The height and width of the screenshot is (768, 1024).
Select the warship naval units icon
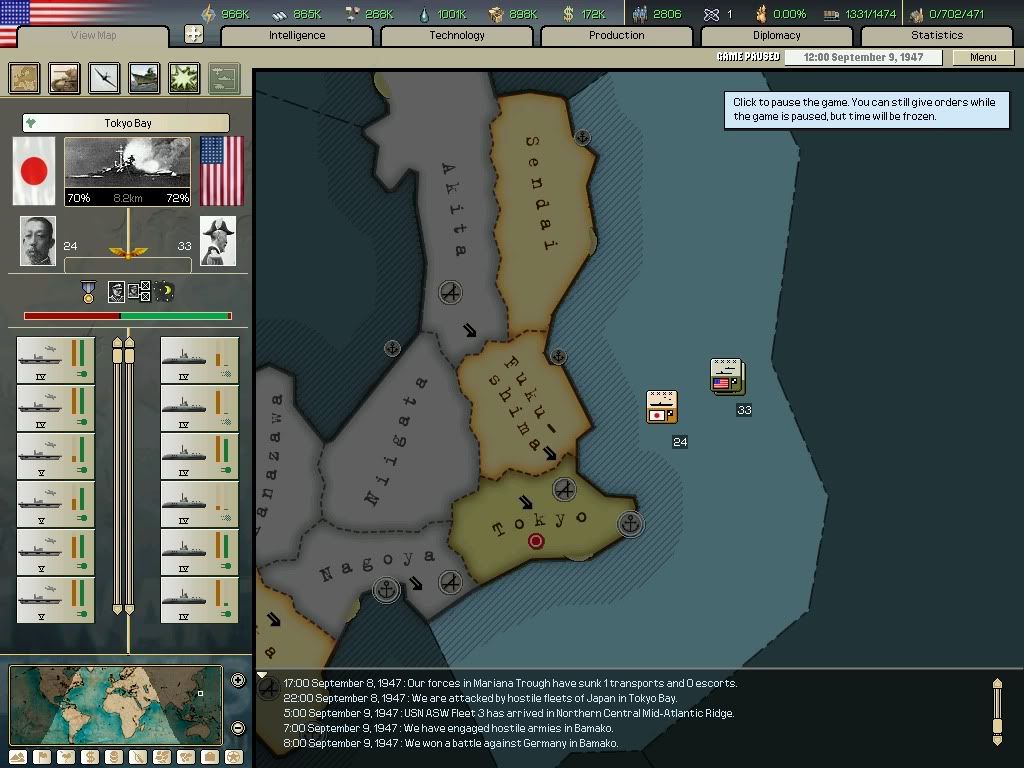pos(144,78)
